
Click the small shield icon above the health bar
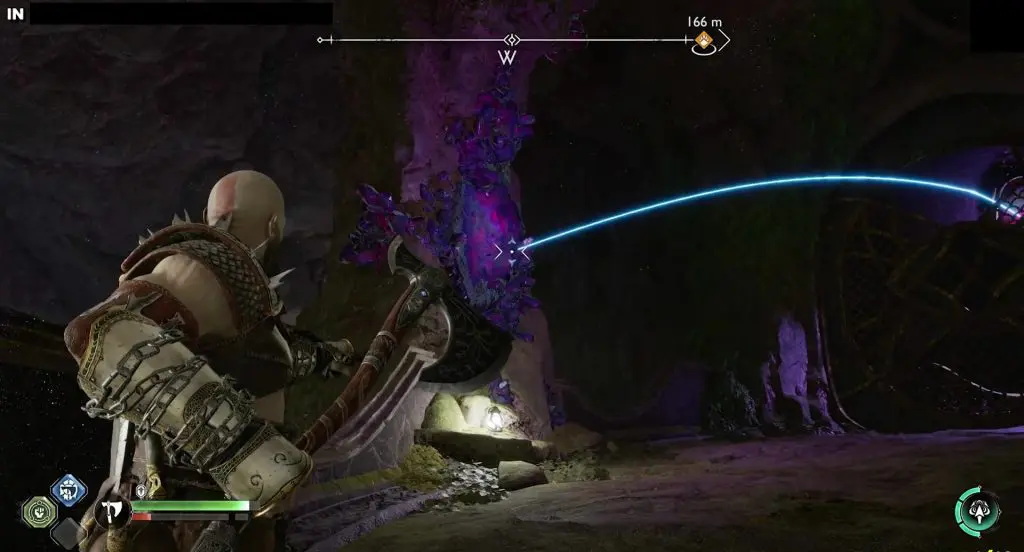(142, 492)
